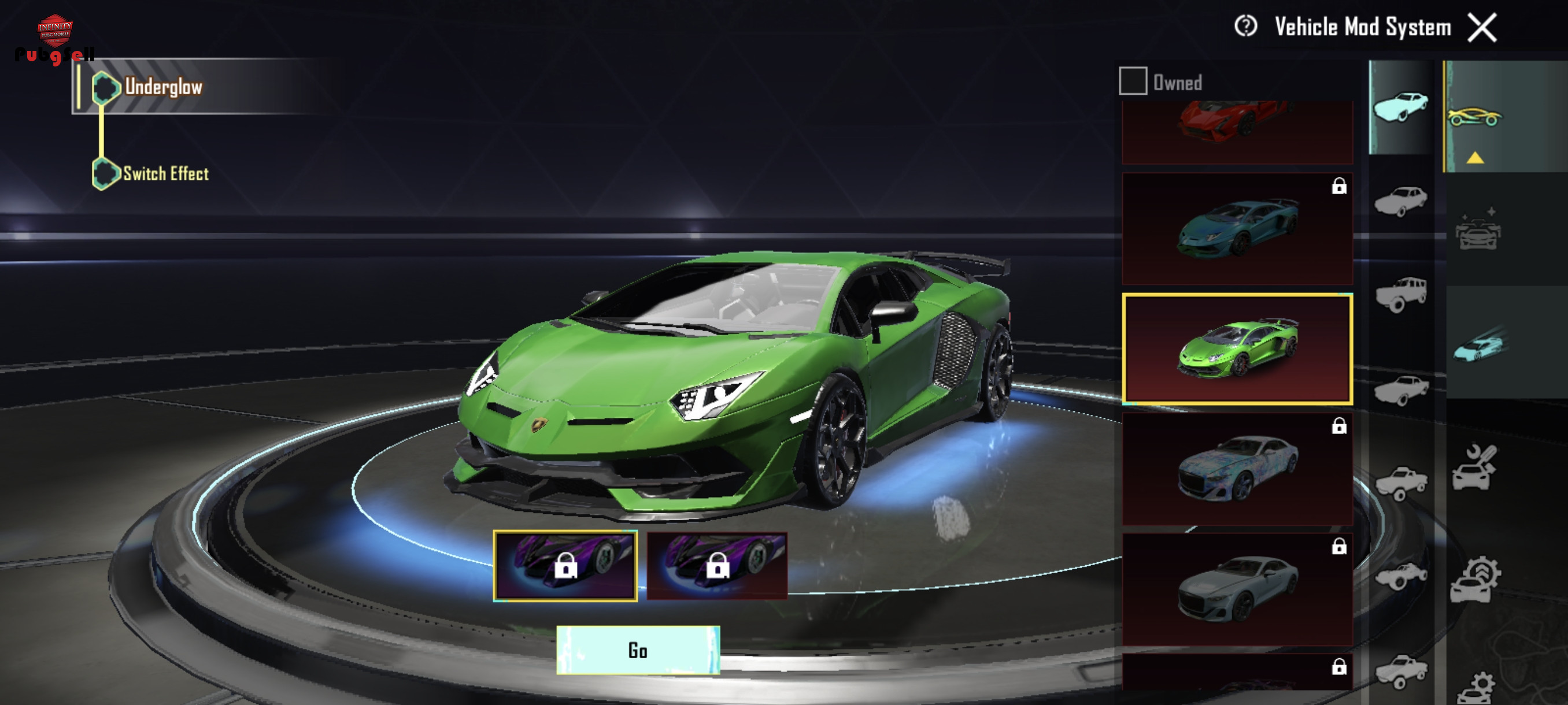The image size is (1568, 705).
Task: Select the green Lamborghini skin tile
Action: click(1237, 349)
